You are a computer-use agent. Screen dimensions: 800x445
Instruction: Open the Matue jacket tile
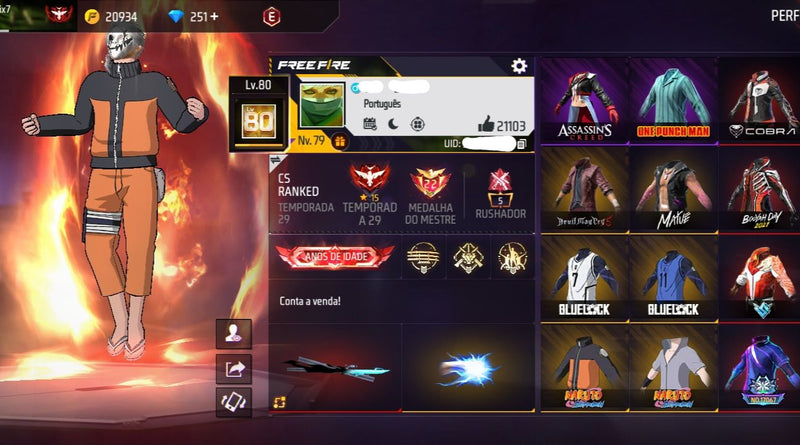[x=672, y=190]
